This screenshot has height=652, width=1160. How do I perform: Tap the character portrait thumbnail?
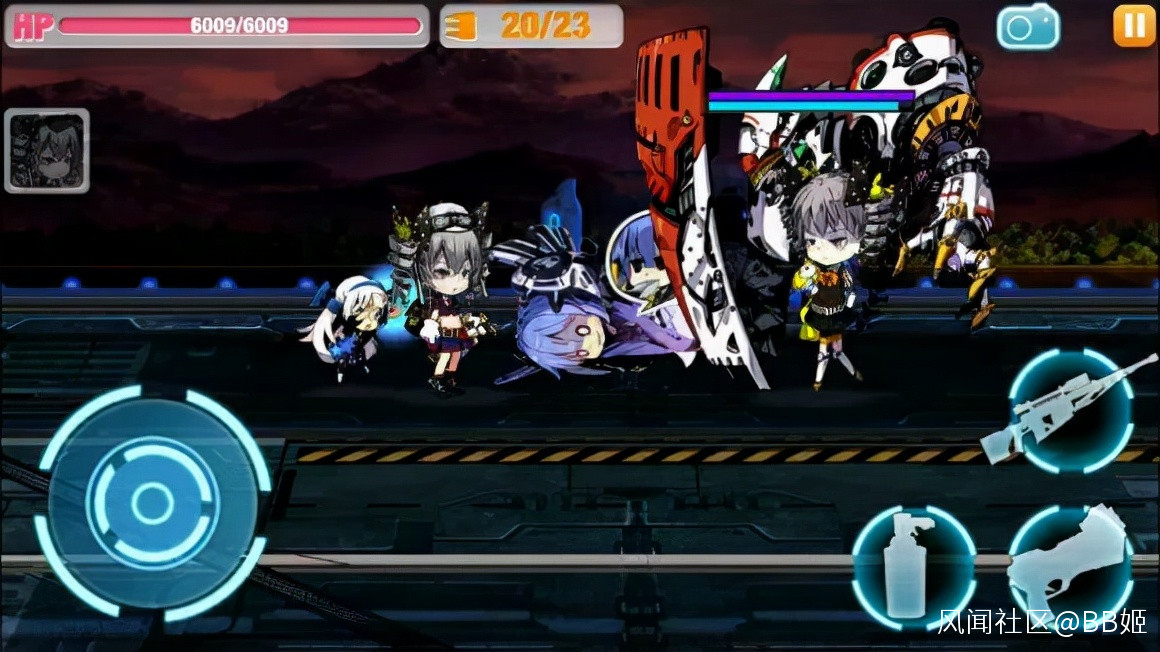pos(47,150)
